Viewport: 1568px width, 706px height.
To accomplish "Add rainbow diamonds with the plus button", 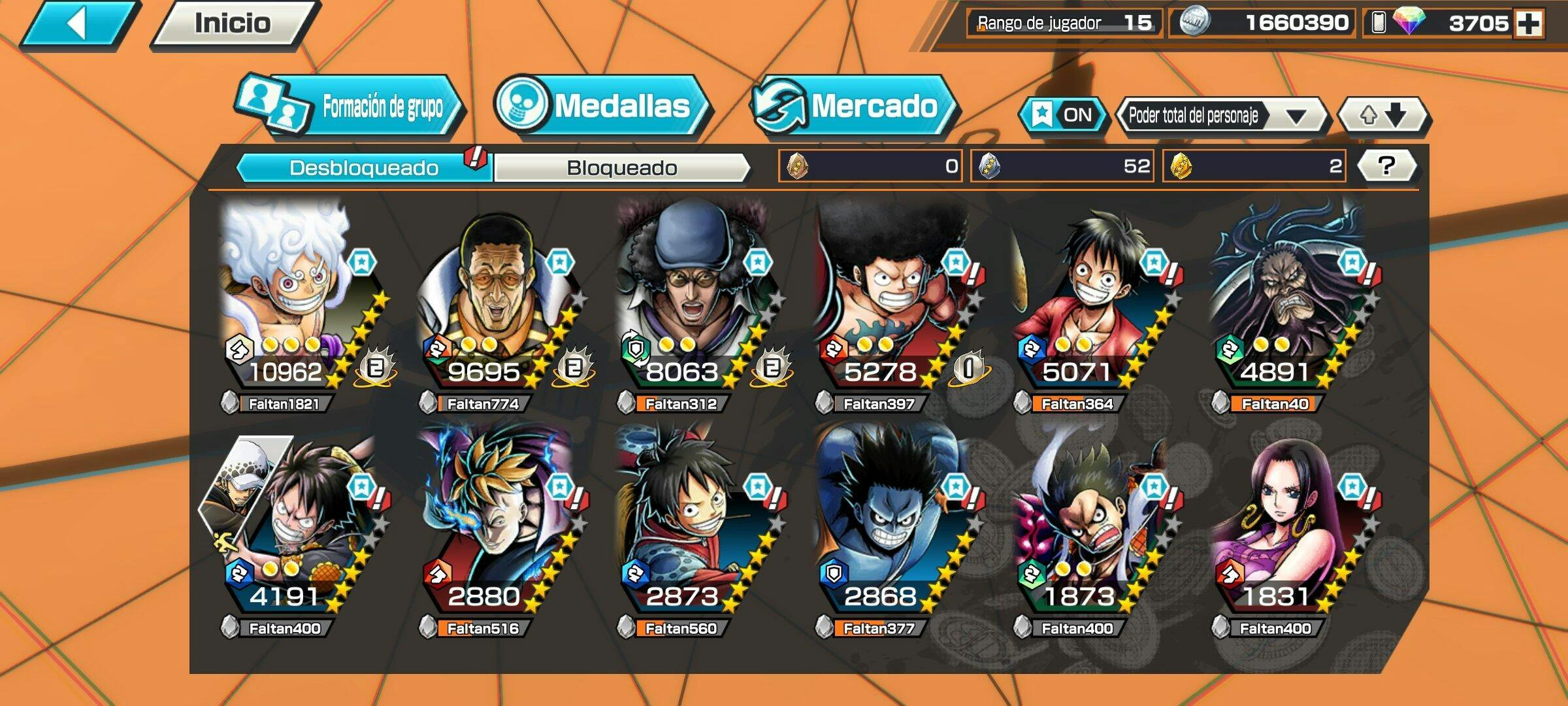I will 1529,24.
